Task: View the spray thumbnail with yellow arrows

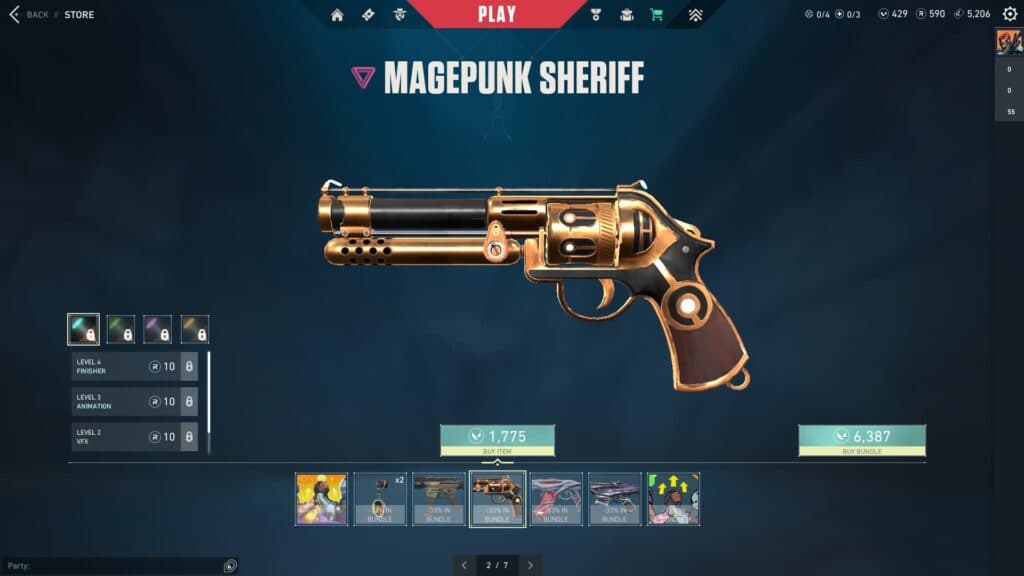Action: 673,499
